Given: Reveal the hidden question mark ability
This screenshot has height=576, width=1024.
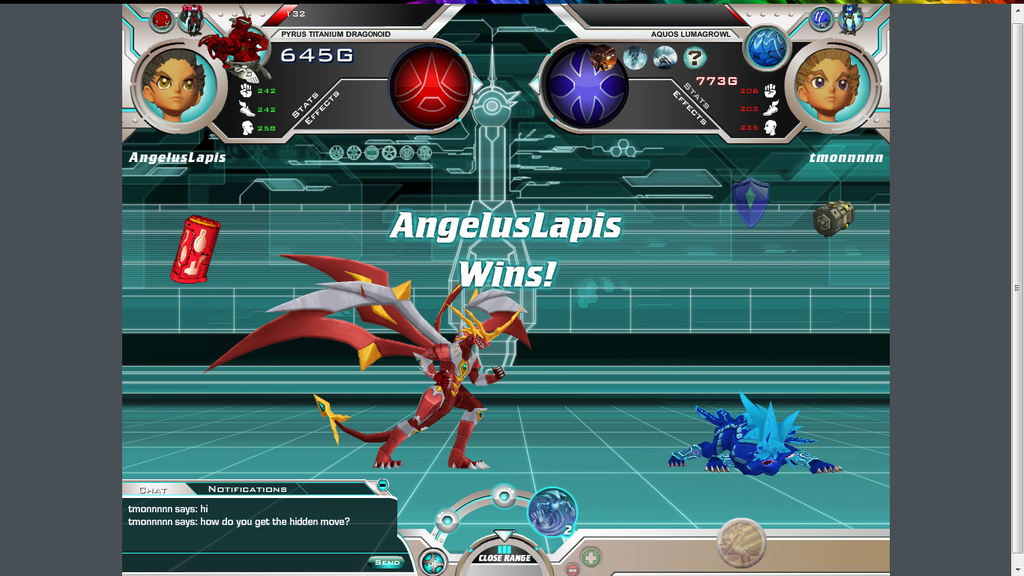Looking at the screenshot, I should (x=695, y=58).
